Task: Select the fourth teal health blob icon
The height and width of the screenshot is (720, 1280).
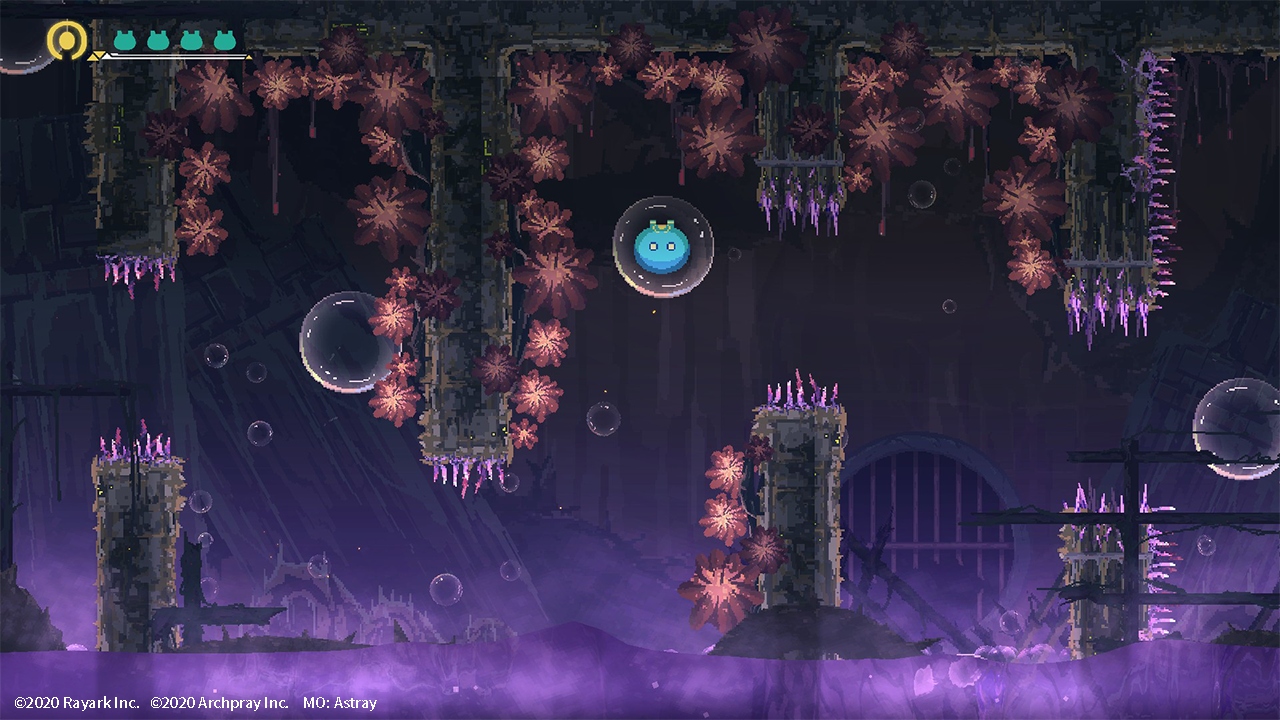Action: coord(225,41)
